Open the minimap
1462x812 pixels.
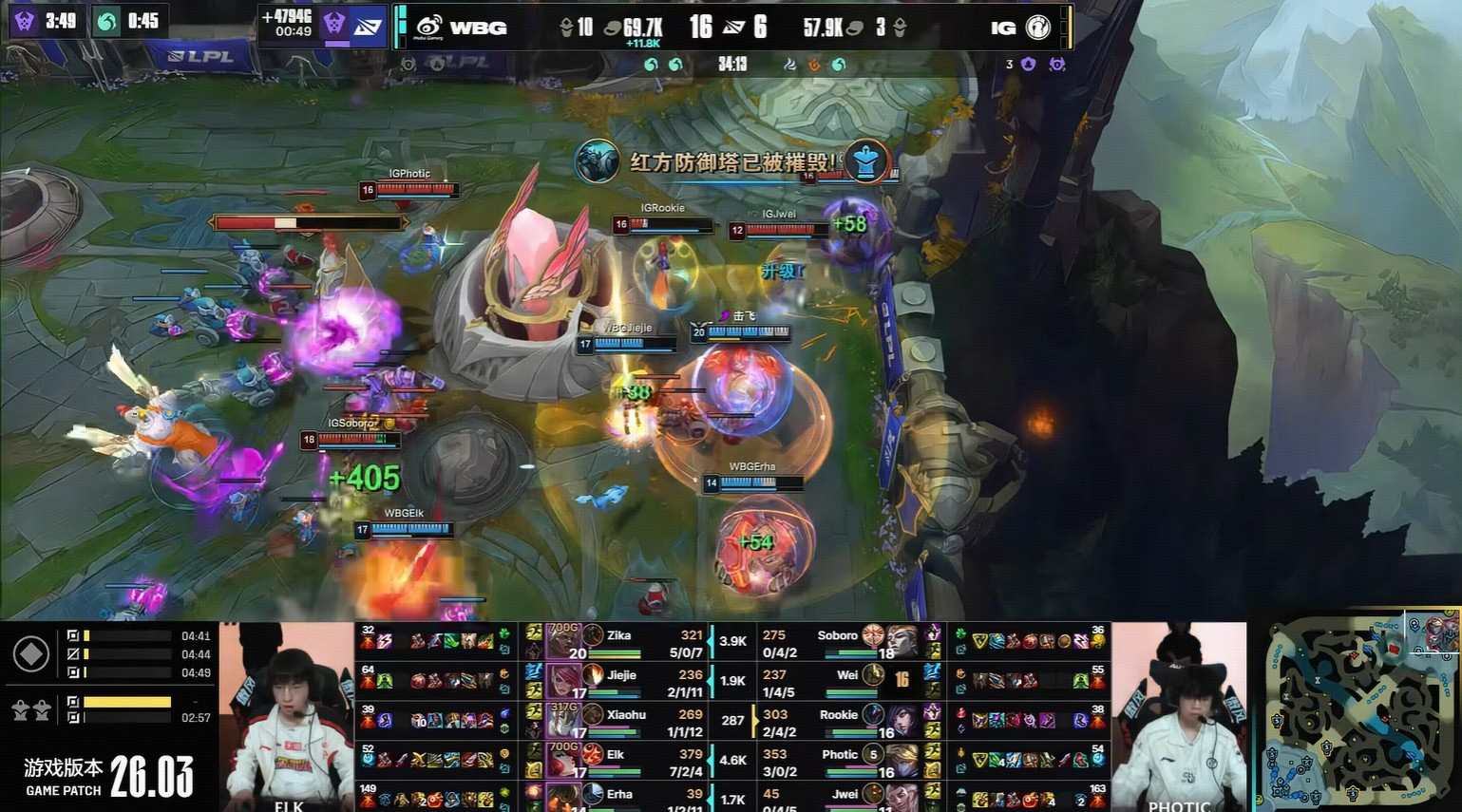[1358, 712]
